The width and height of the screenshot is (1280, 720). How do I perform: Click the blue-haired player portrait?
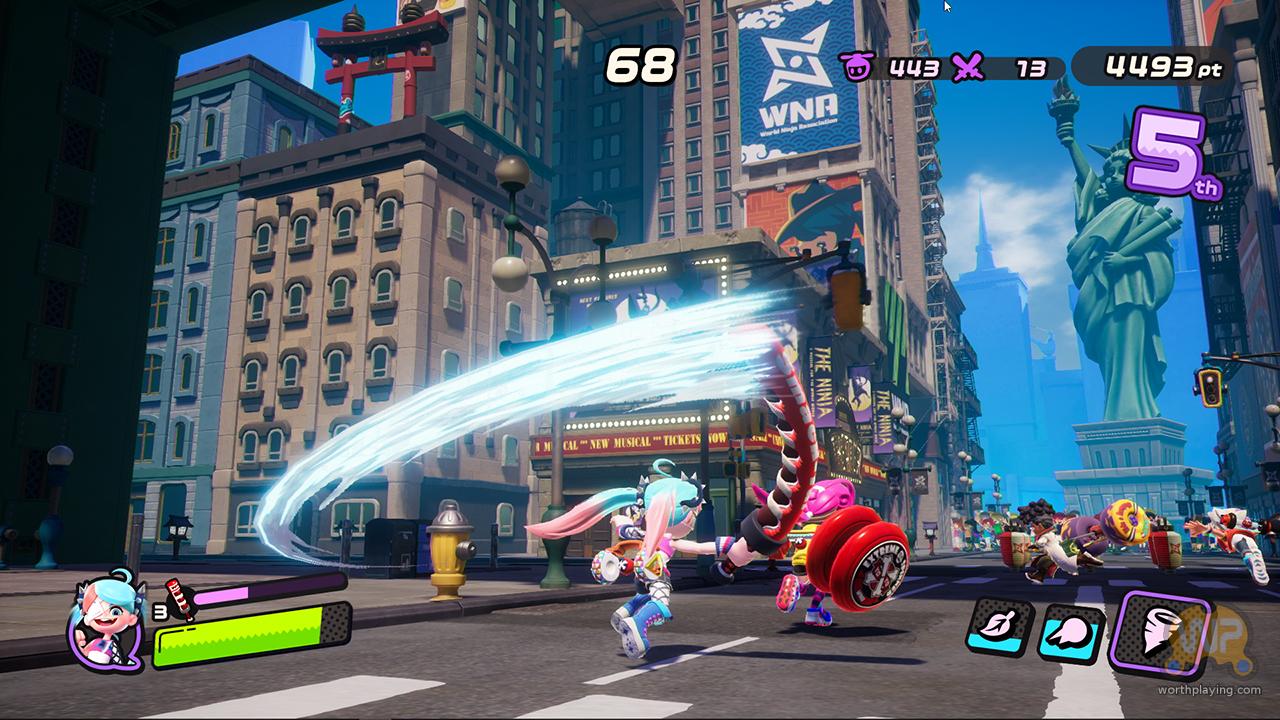105,619
